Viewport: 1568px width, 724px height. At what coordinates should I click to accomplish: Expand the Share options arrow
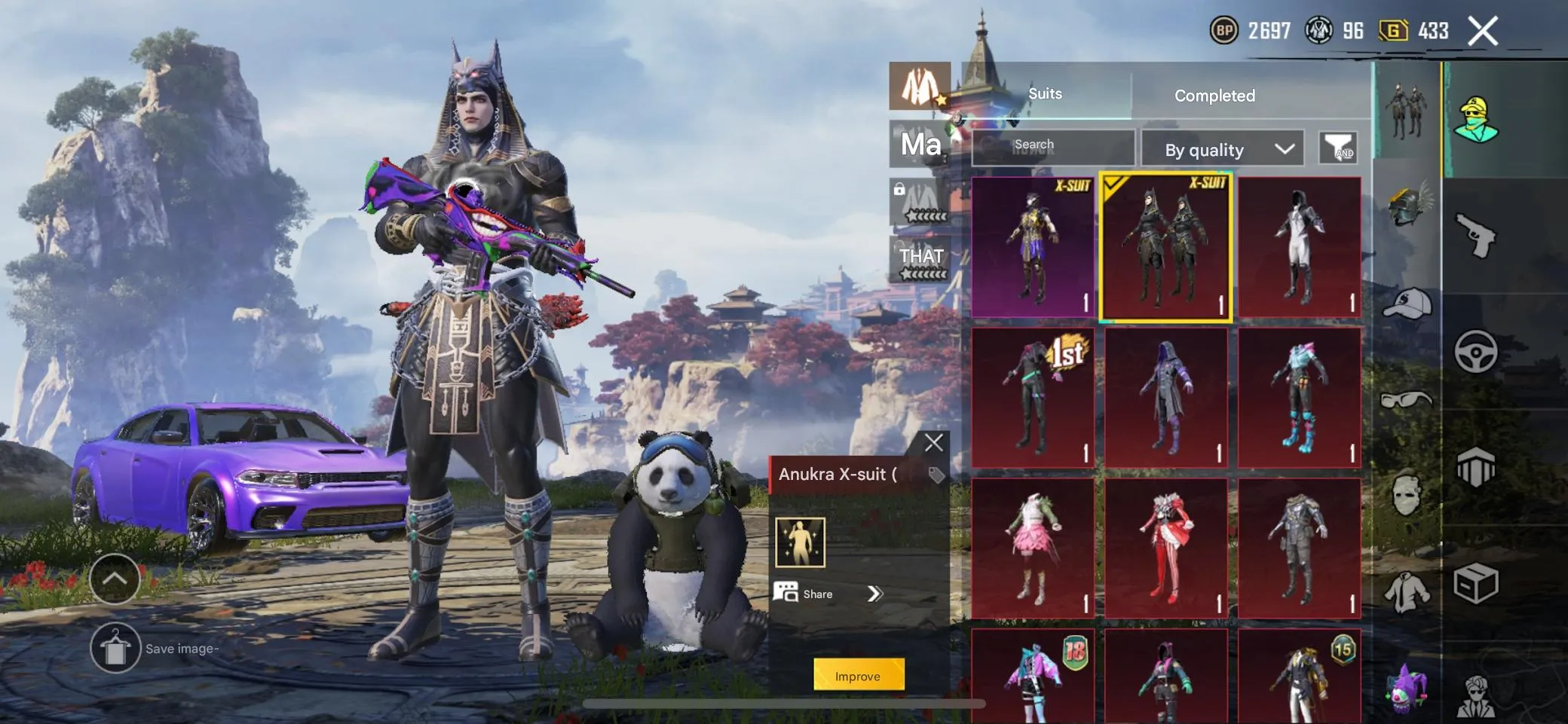pos(876,594)
